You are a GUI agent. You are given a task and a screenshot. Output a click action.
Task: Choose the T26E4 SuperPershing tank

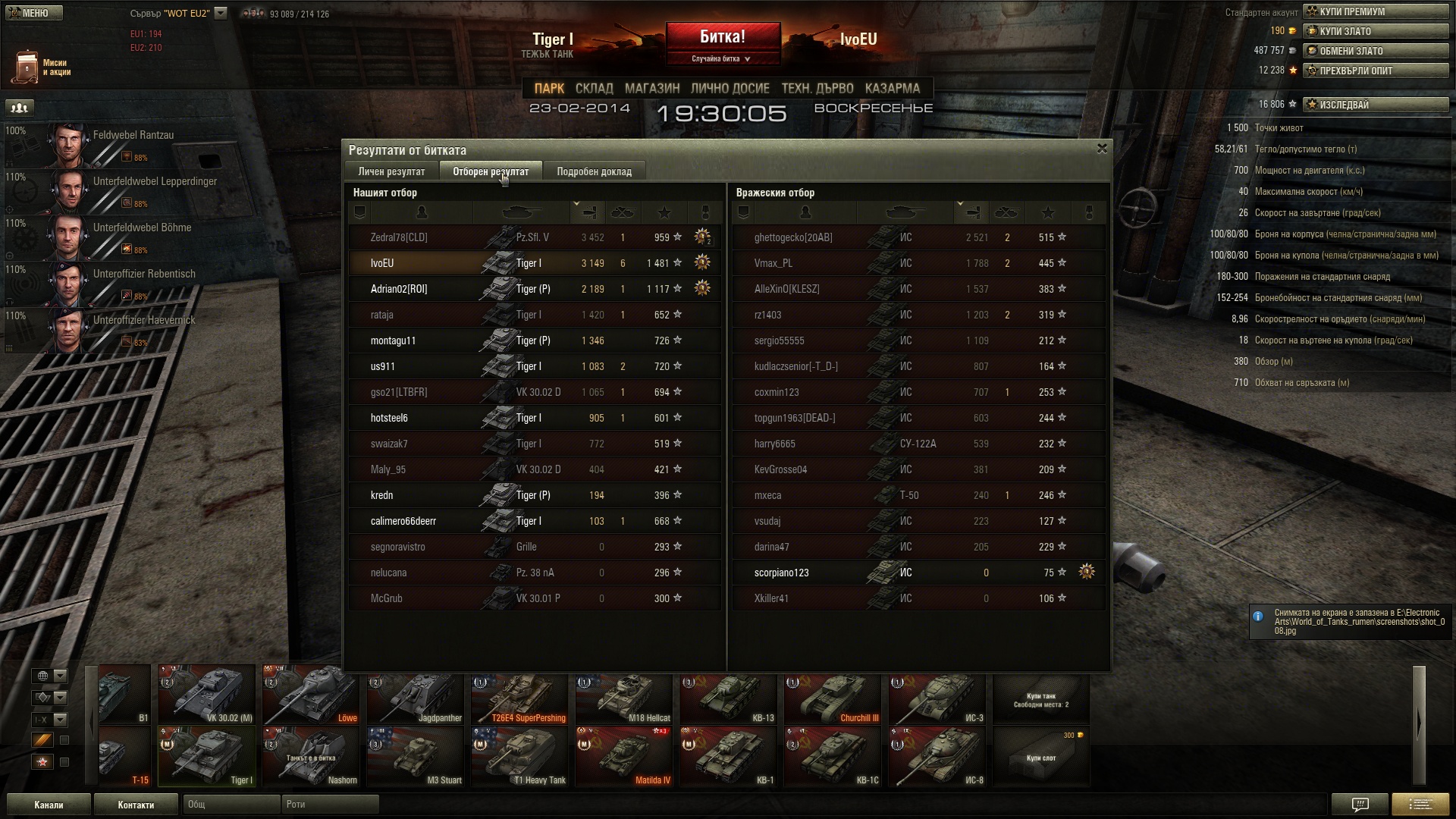click(x=519, y=695)
